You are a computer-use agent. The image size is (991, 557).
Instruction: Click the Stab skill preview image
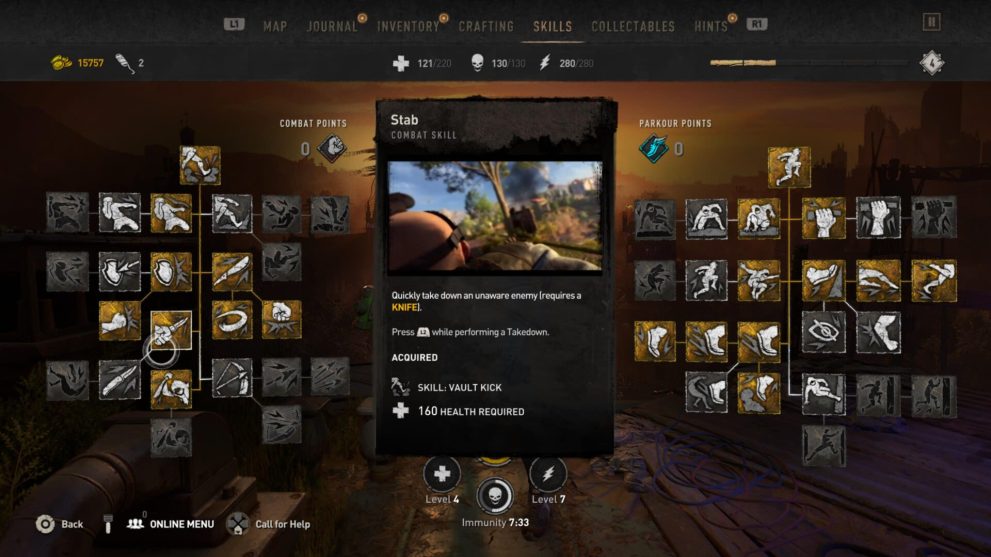pyautogui.click(x=496, y=216)
